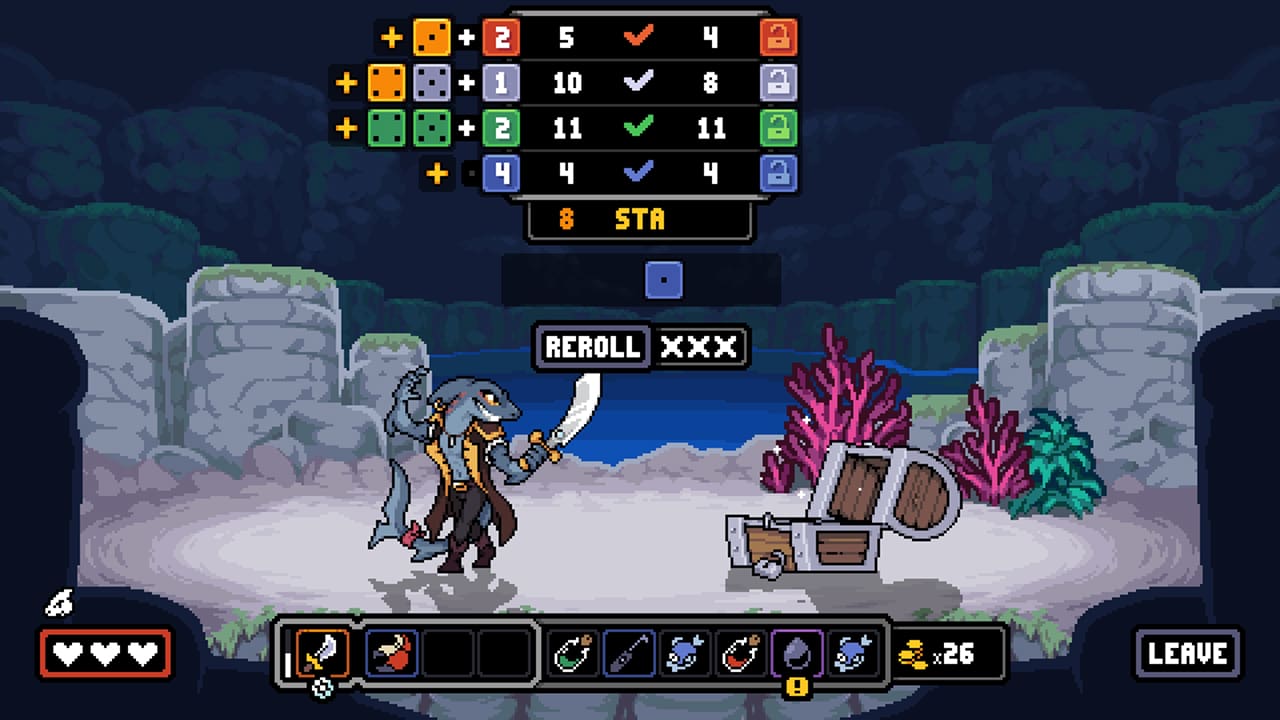1280x720 pixels.
Task: Click the white quill icon above the hearts
Action: [x=57, y=603]
